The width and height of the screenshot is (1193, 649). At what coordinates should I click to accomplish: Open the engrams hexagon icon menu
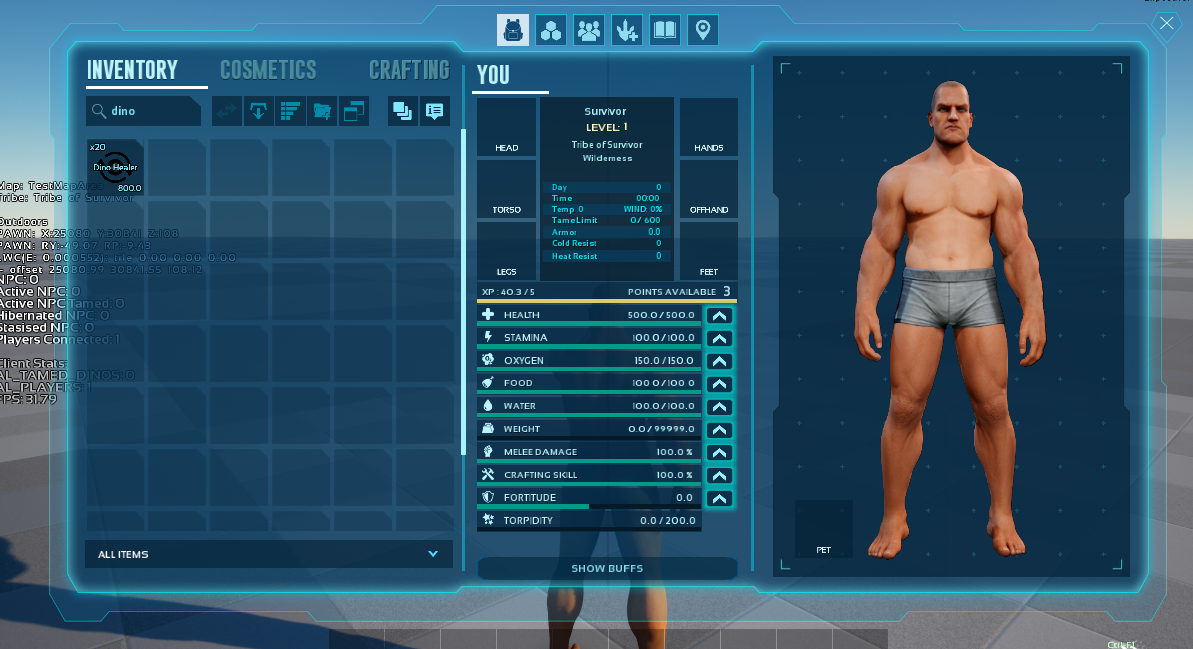click(x=551, y=30)
